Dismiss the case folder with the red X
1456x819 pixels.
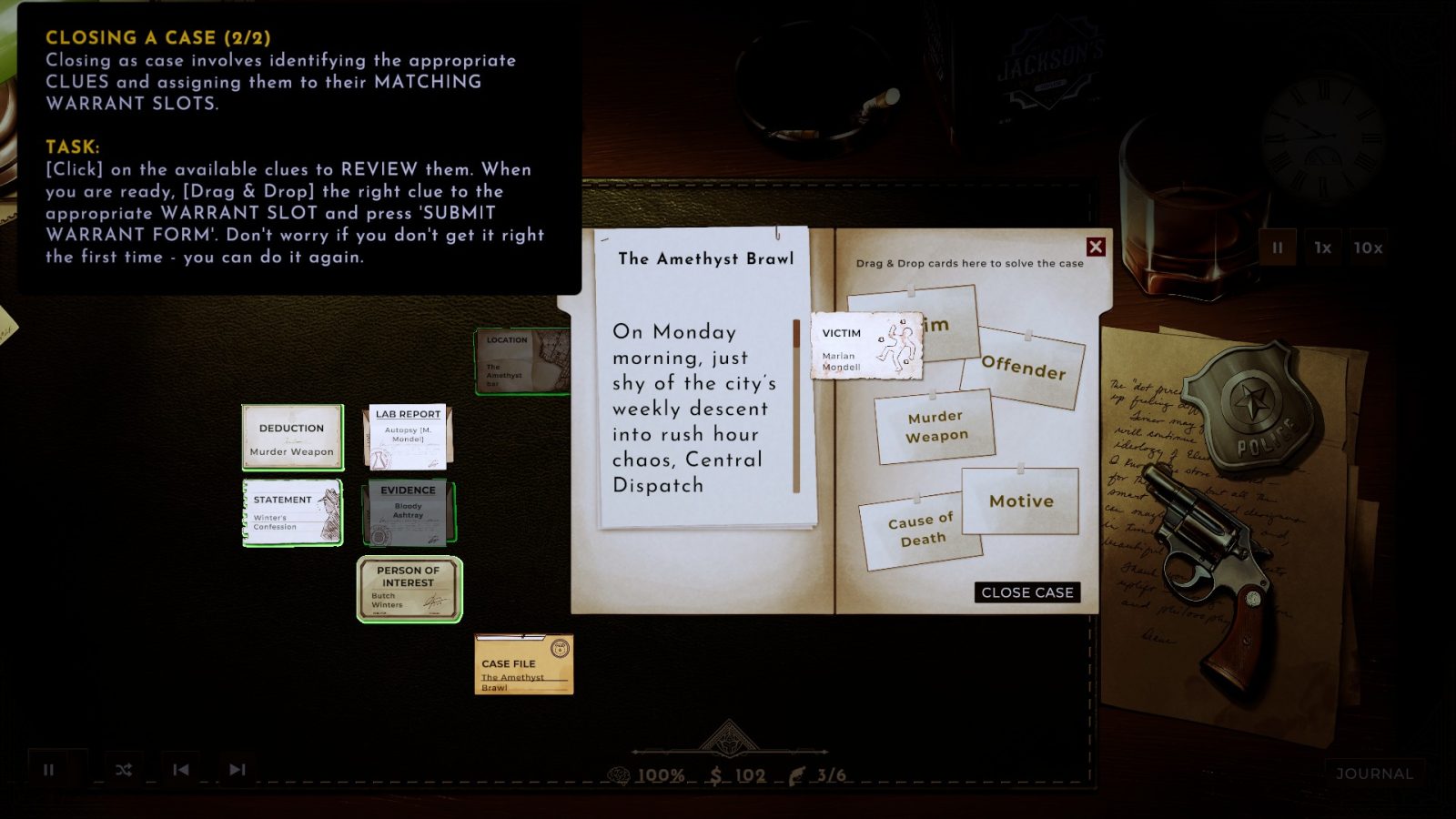pyautogui.click(x=1097, y=247)
